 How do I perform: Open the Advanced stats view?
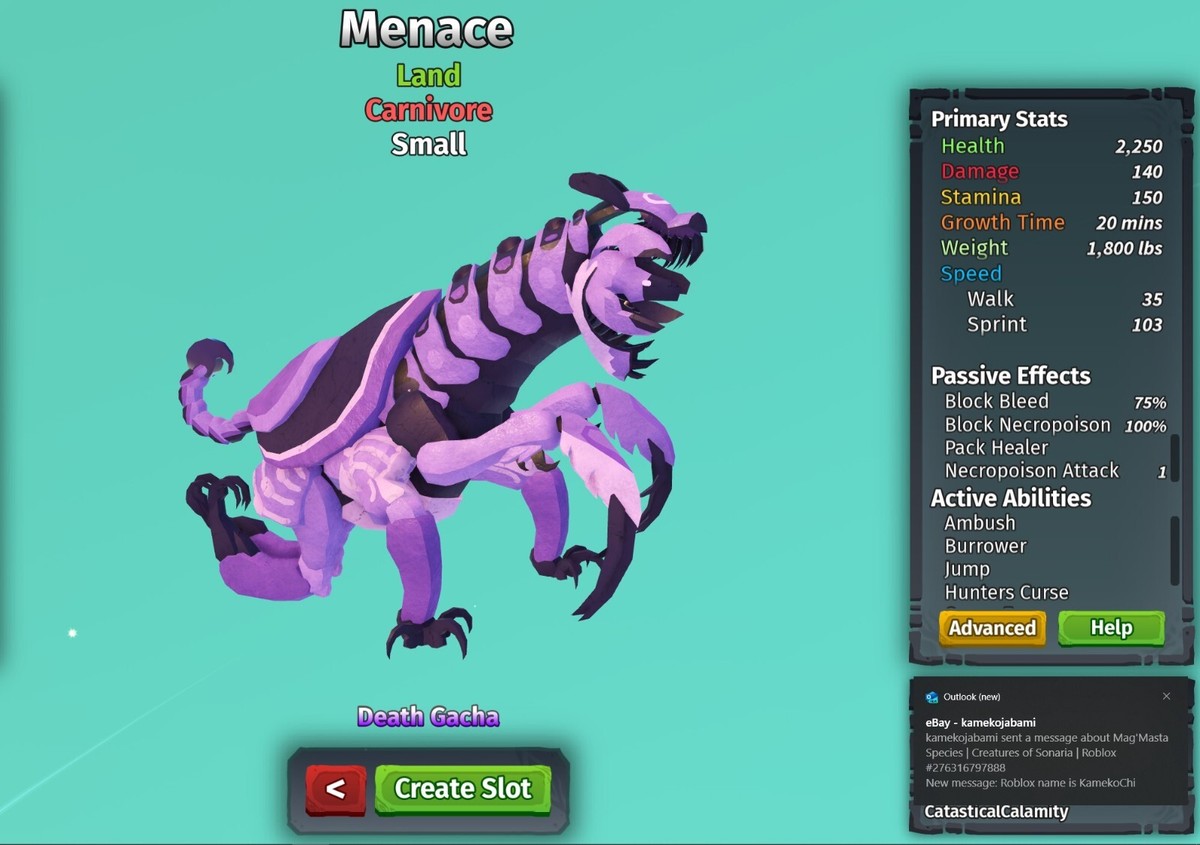(992, 628)
